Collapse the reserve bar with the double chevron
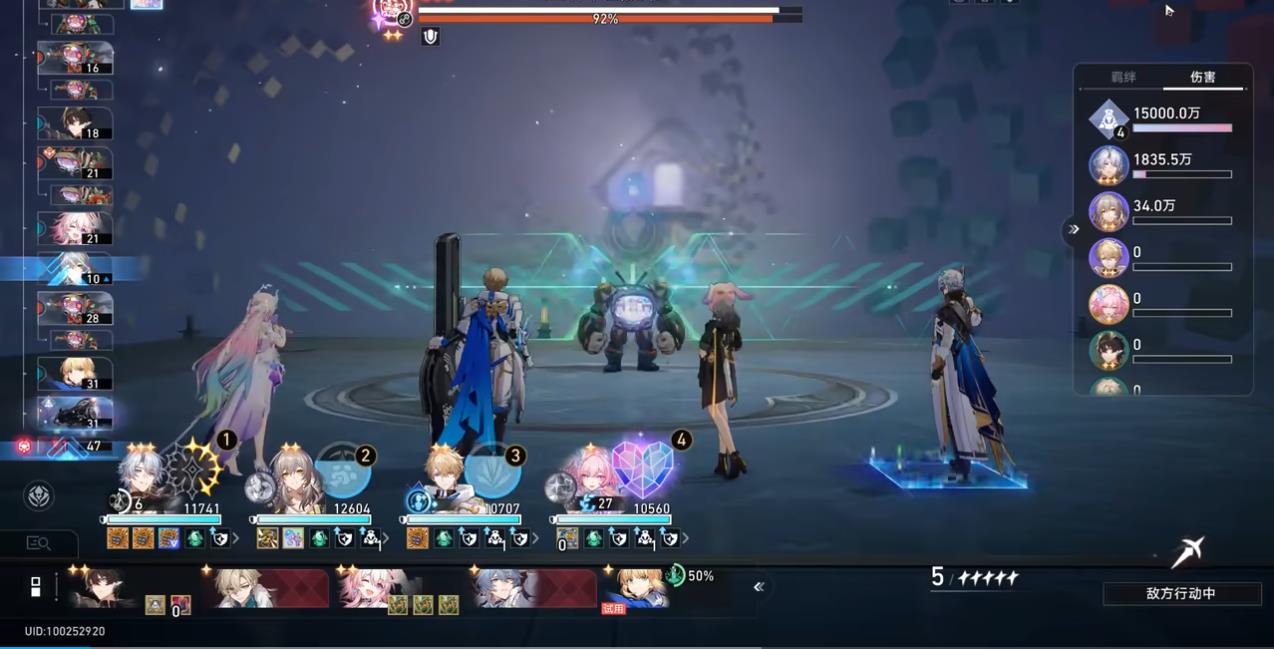This screenshot has width=1274, height=649. point(759,587)
